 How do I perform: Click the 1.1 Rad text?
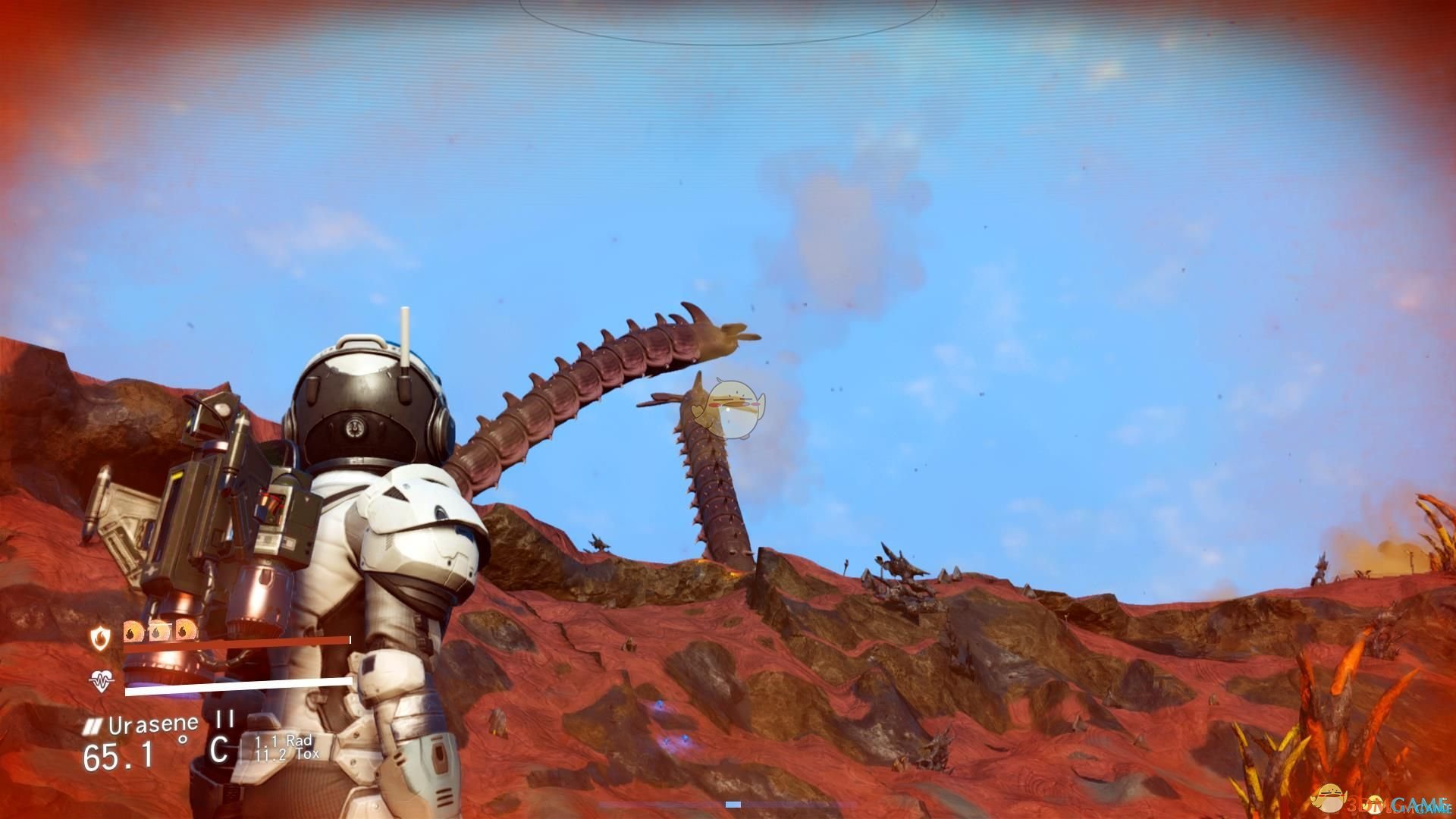pyautogui.click(x=283, y=742)
